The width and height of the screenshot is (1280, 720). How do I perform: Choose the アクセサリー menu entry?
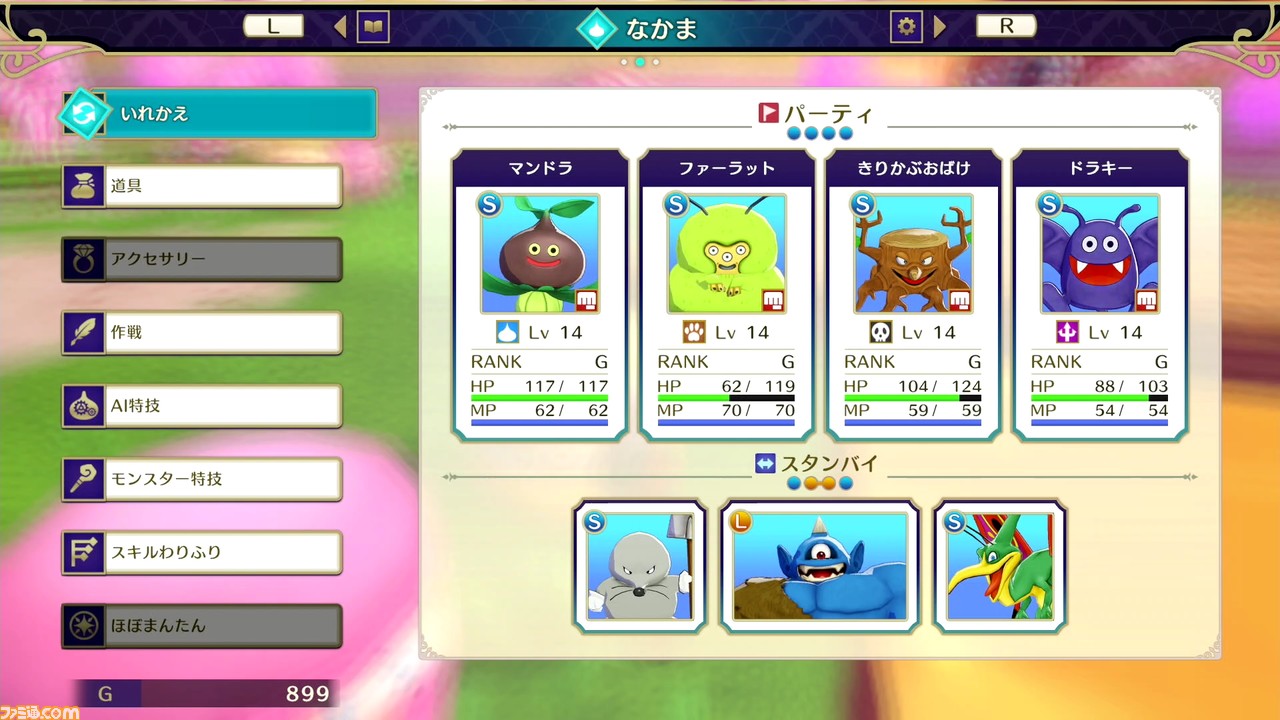(x=203, y=259)
